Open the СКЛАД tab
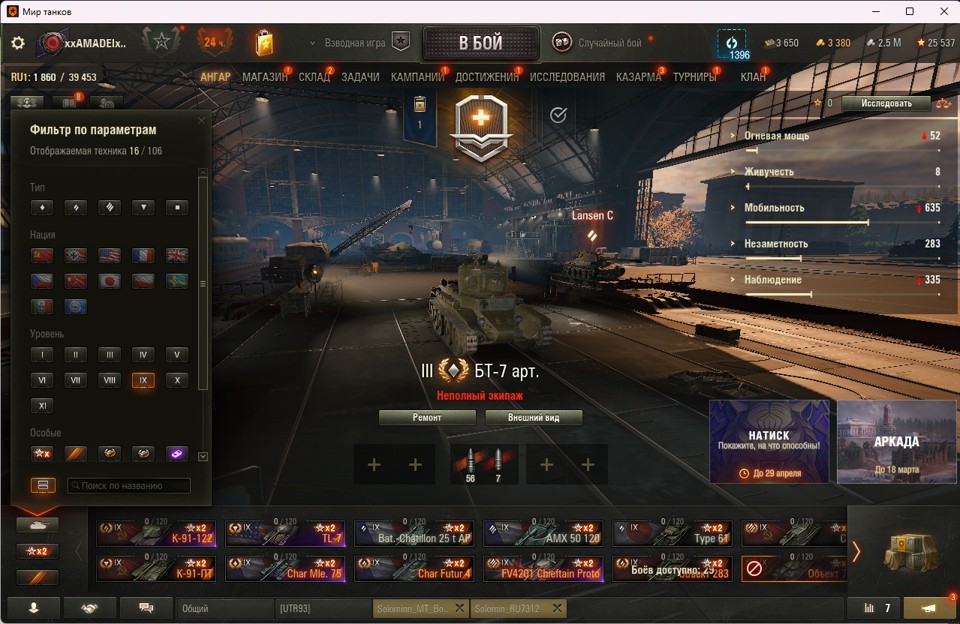Screen dimensions: 960x624 314,77
